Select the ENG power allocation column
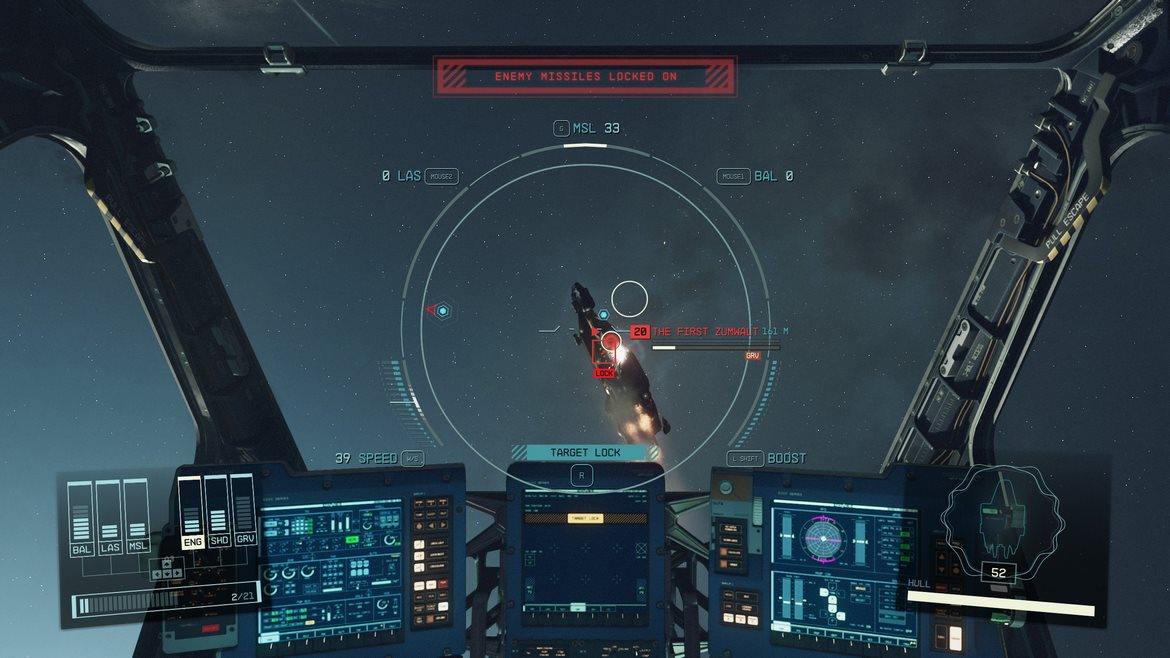This screenshot has height=658, width=1170. point(190,512)
